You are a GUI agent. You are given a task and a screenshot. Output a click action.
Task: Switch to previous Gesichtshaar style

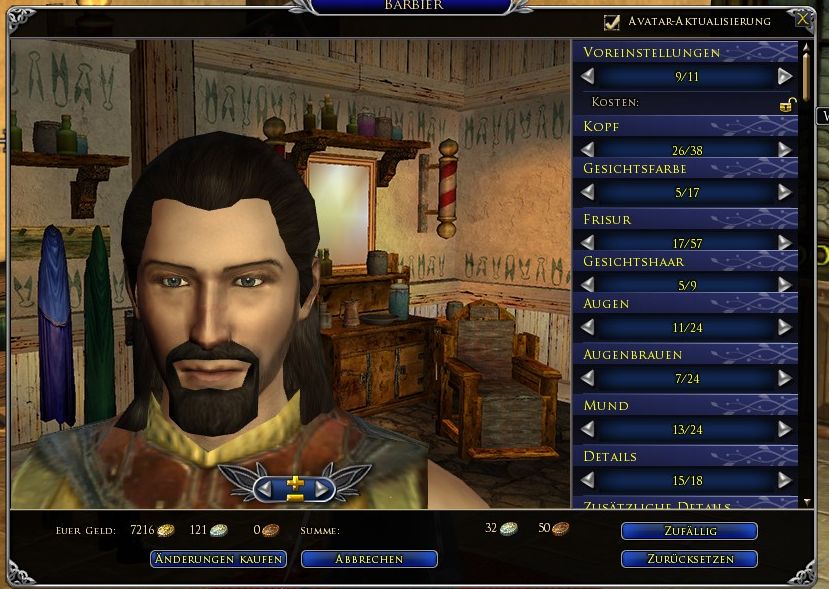[588, 284]
